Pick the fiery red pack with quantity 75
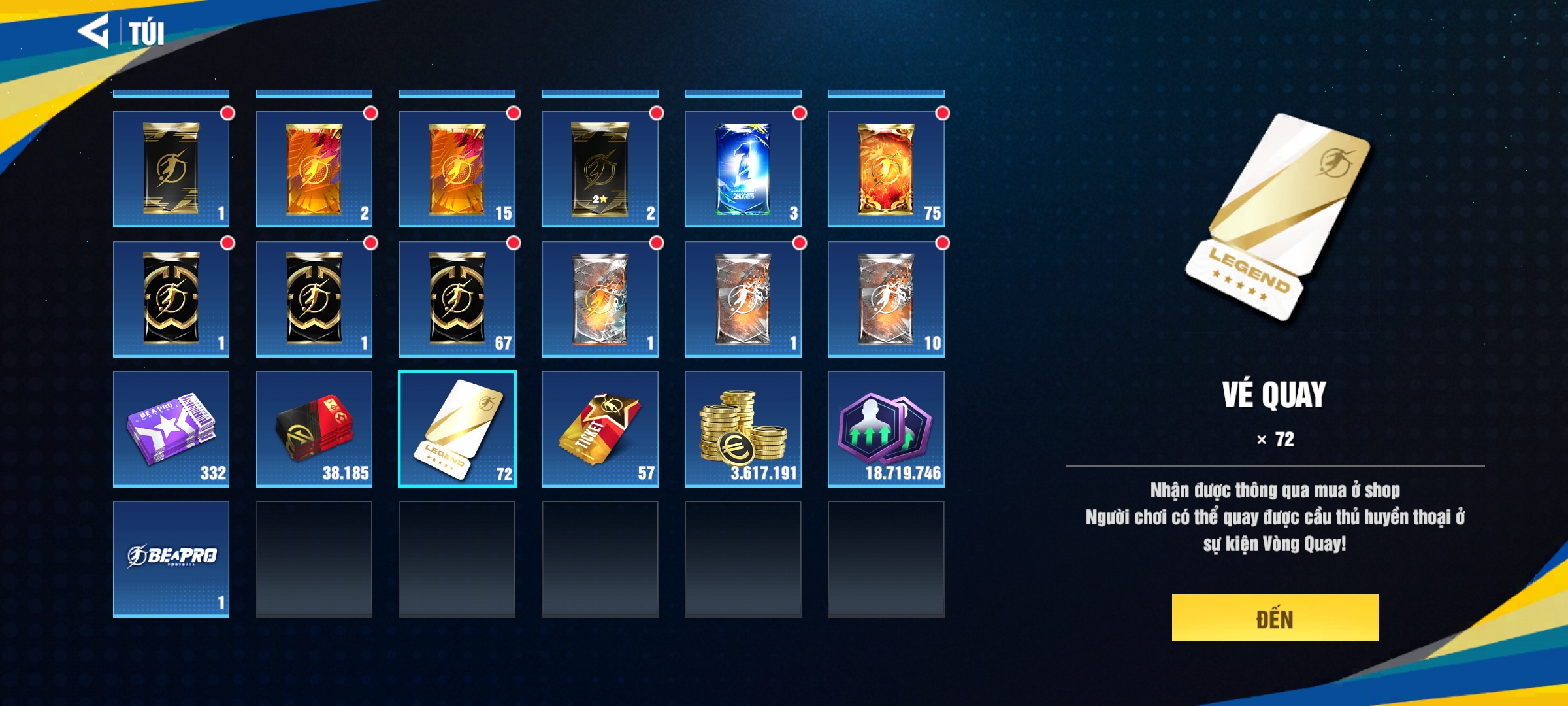The height and width of the screenshot is (706, 1568). (886, 169)
